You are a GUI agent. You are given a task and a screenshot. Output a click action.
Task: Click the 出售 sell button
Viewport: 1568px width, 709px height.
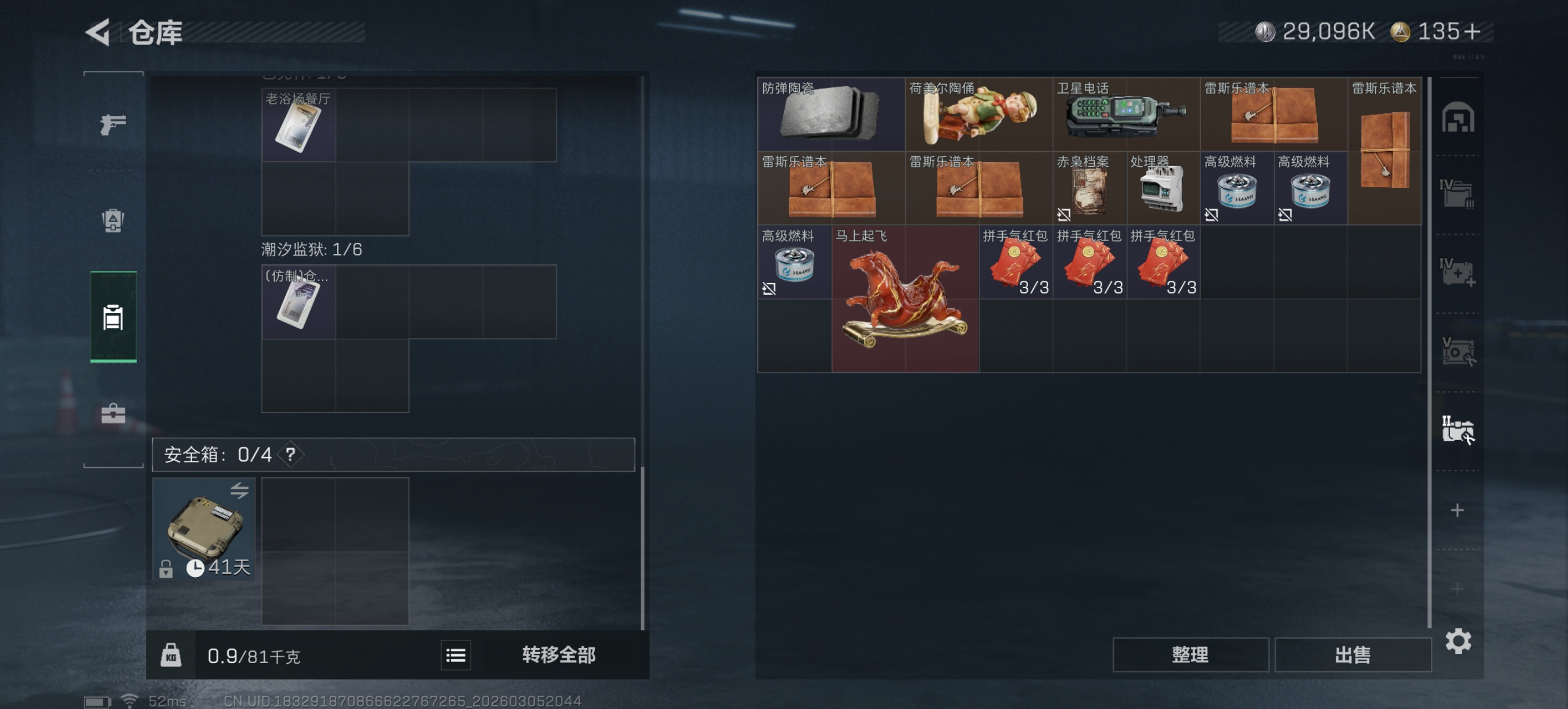click(1353, 654)
